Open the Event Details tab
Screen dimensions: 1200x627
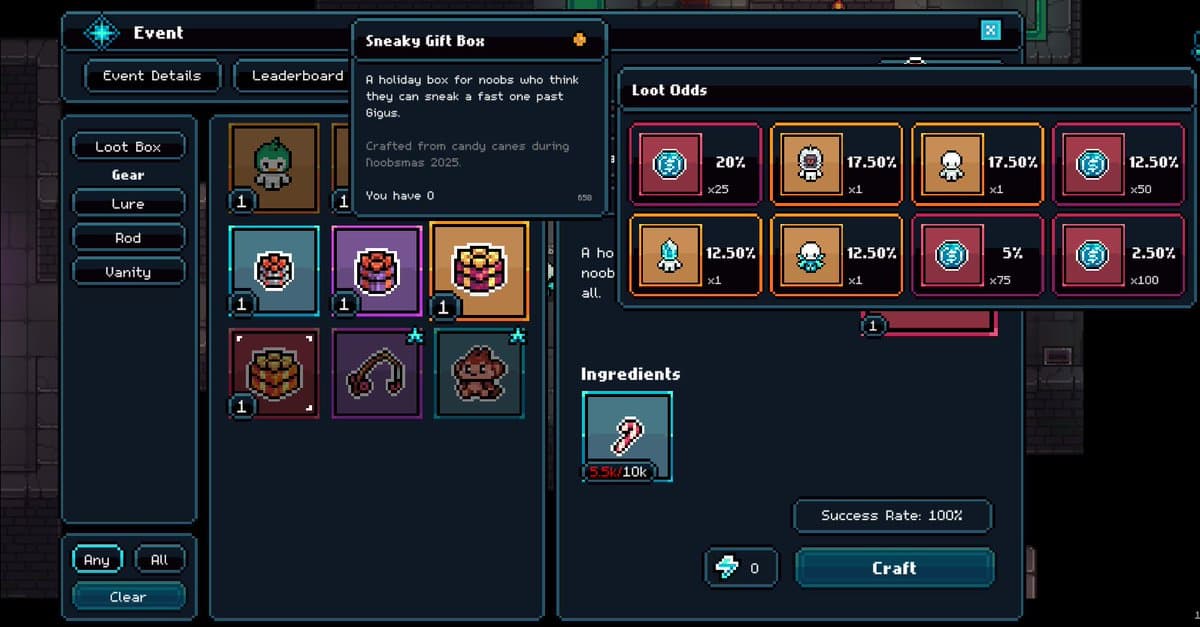click(x=152, y=75)
